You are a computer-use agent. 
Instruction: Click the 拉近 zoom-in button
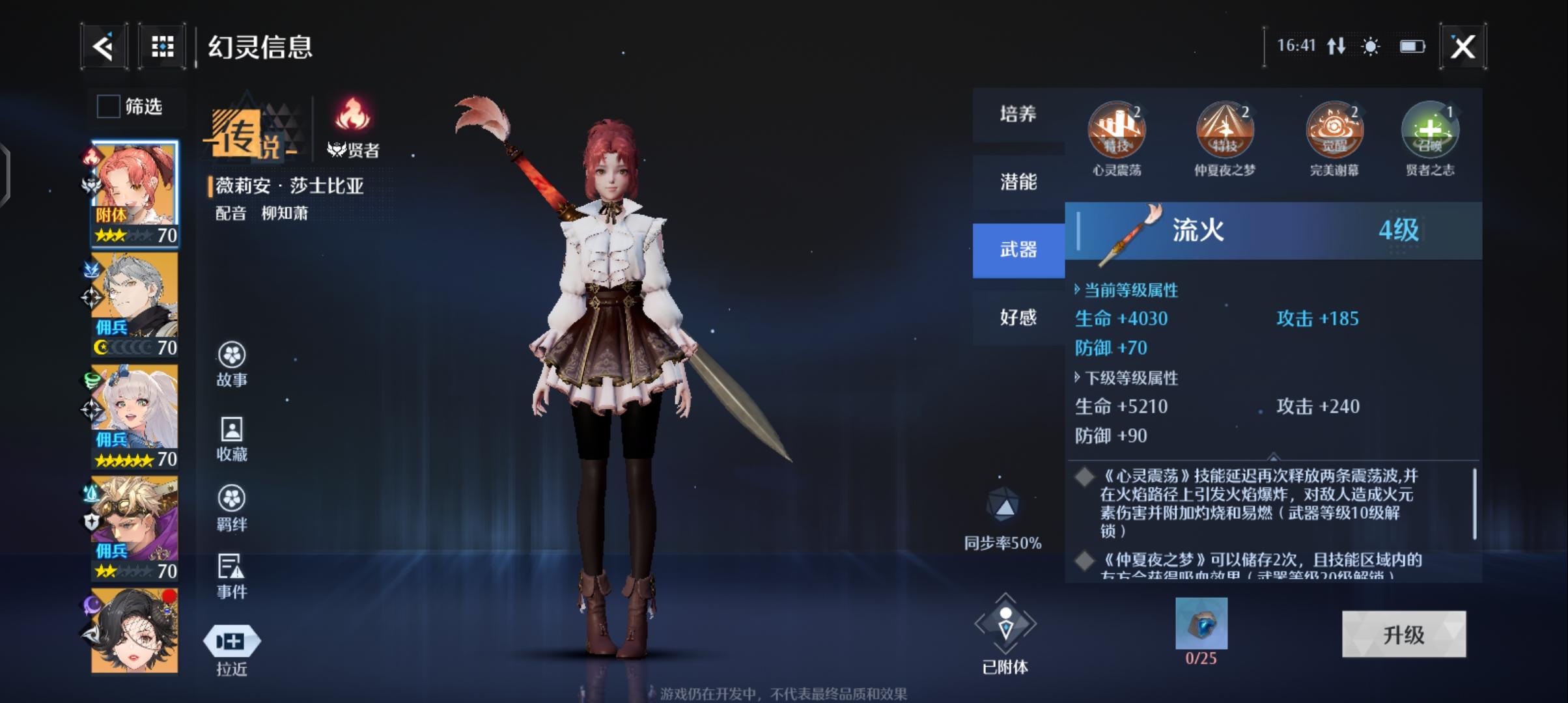click(232, 641)
